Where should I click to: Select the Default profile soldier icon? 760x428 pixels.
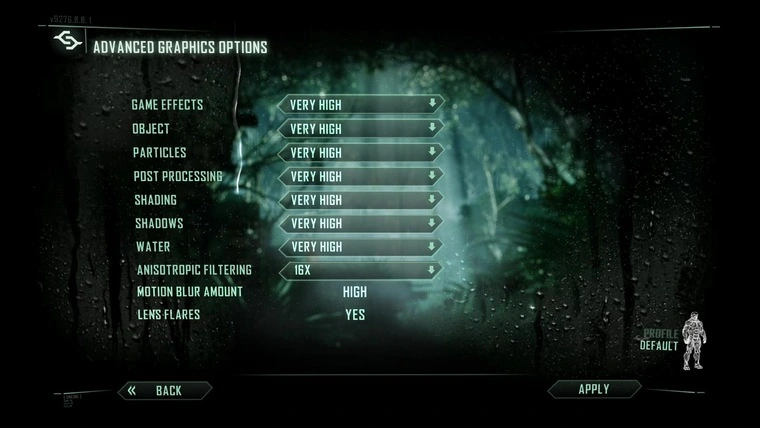click(691, 343)
